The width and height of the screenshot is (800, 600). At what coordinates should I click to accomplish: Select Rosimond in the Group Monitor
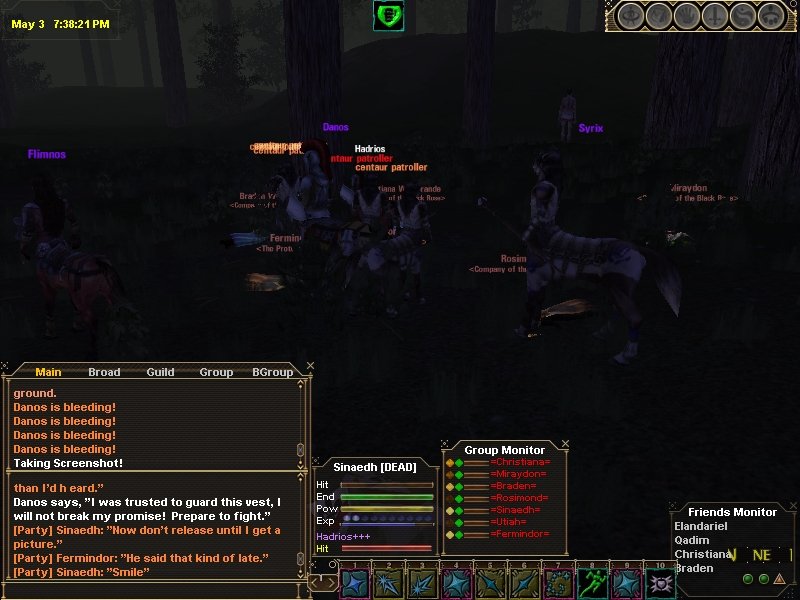[520, 498]
